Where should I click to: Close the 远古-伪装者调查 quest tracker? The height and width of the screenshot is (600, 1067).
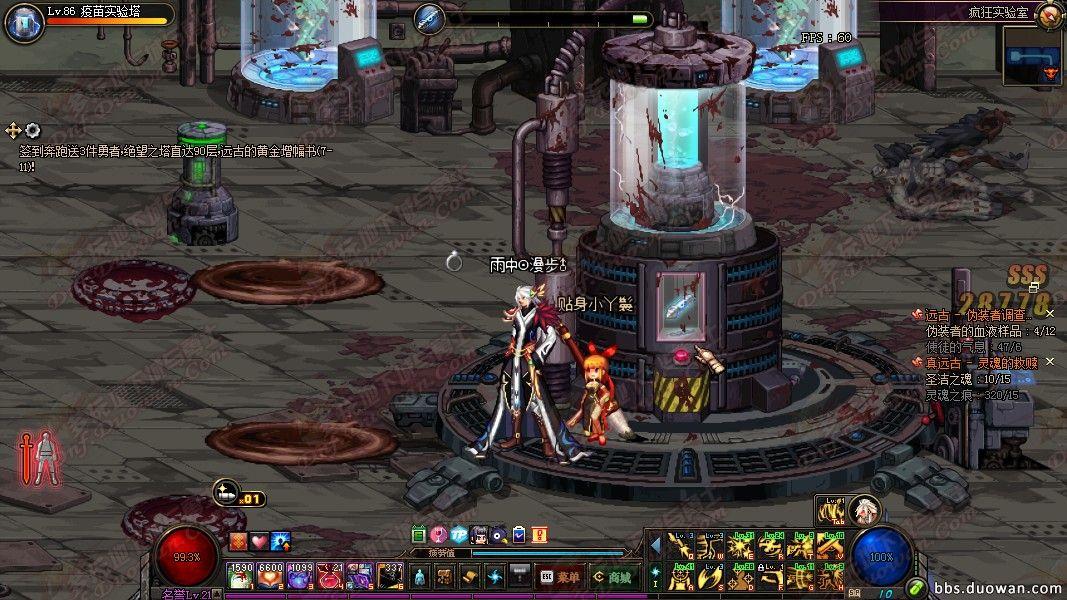tap(1050, 314)
